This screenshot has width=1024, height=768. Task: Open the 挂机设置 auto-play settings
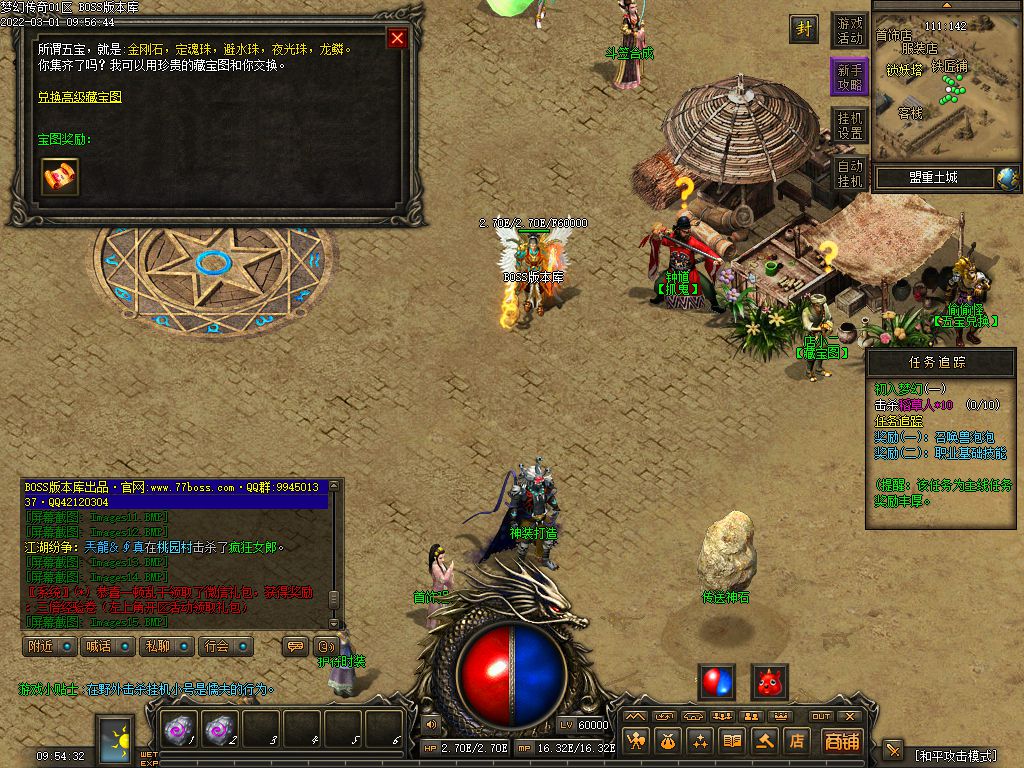tap(850, 125)
